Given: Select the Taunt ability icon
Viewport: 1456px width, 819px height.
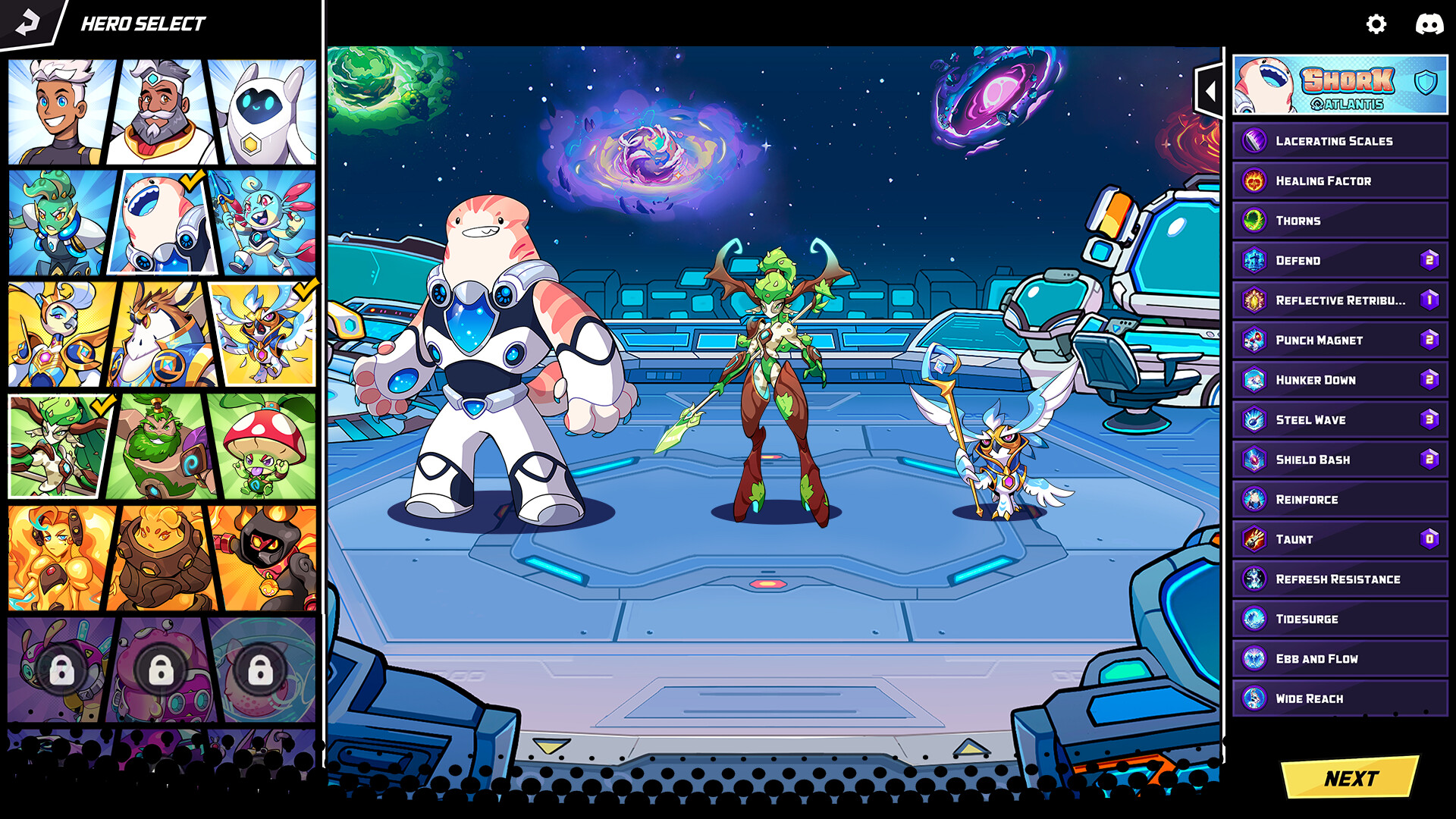Looking at the screenshot, I should tap(1256, 539).
